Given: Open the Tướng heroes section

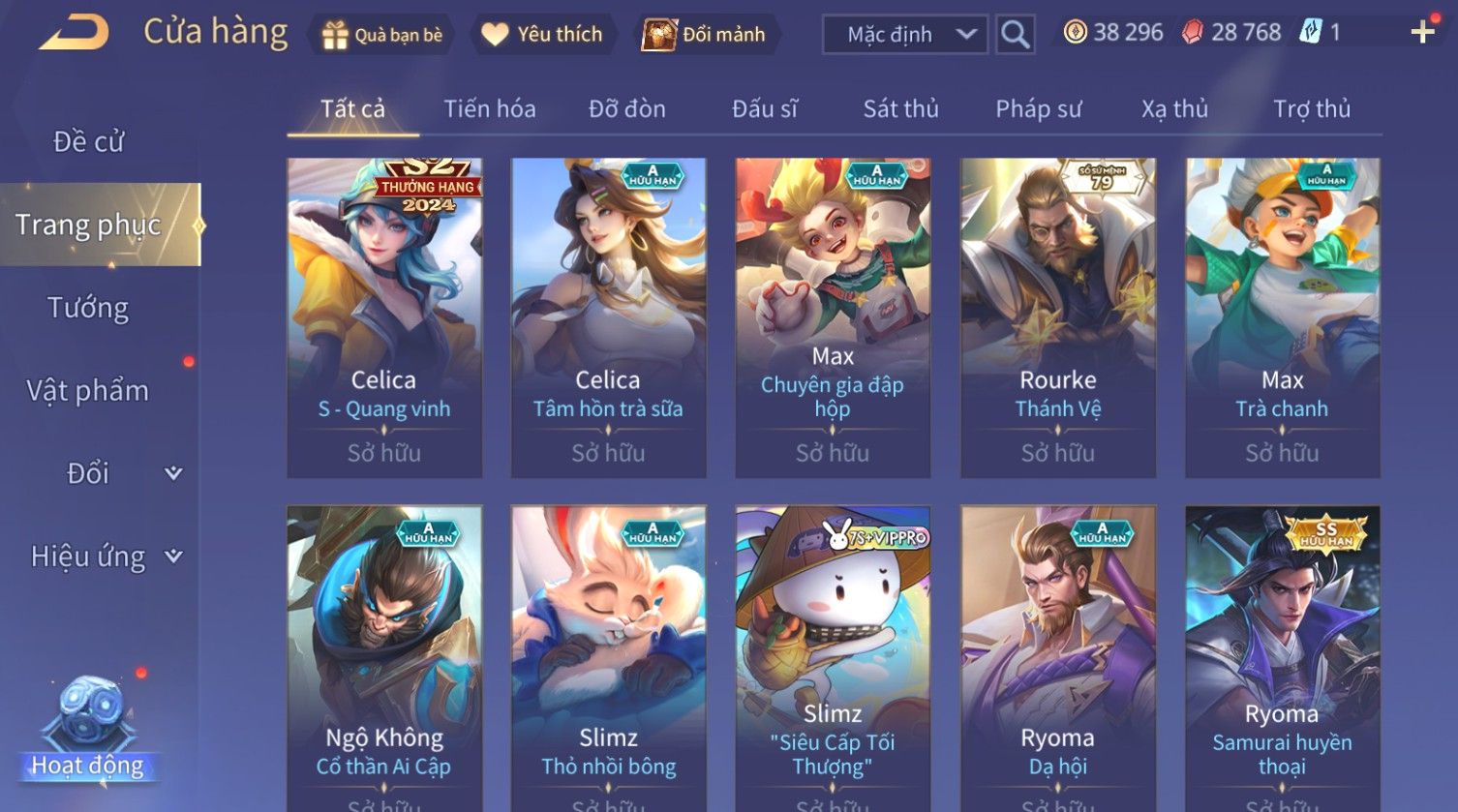Looking at the screenshot, I should pos(88,308).
